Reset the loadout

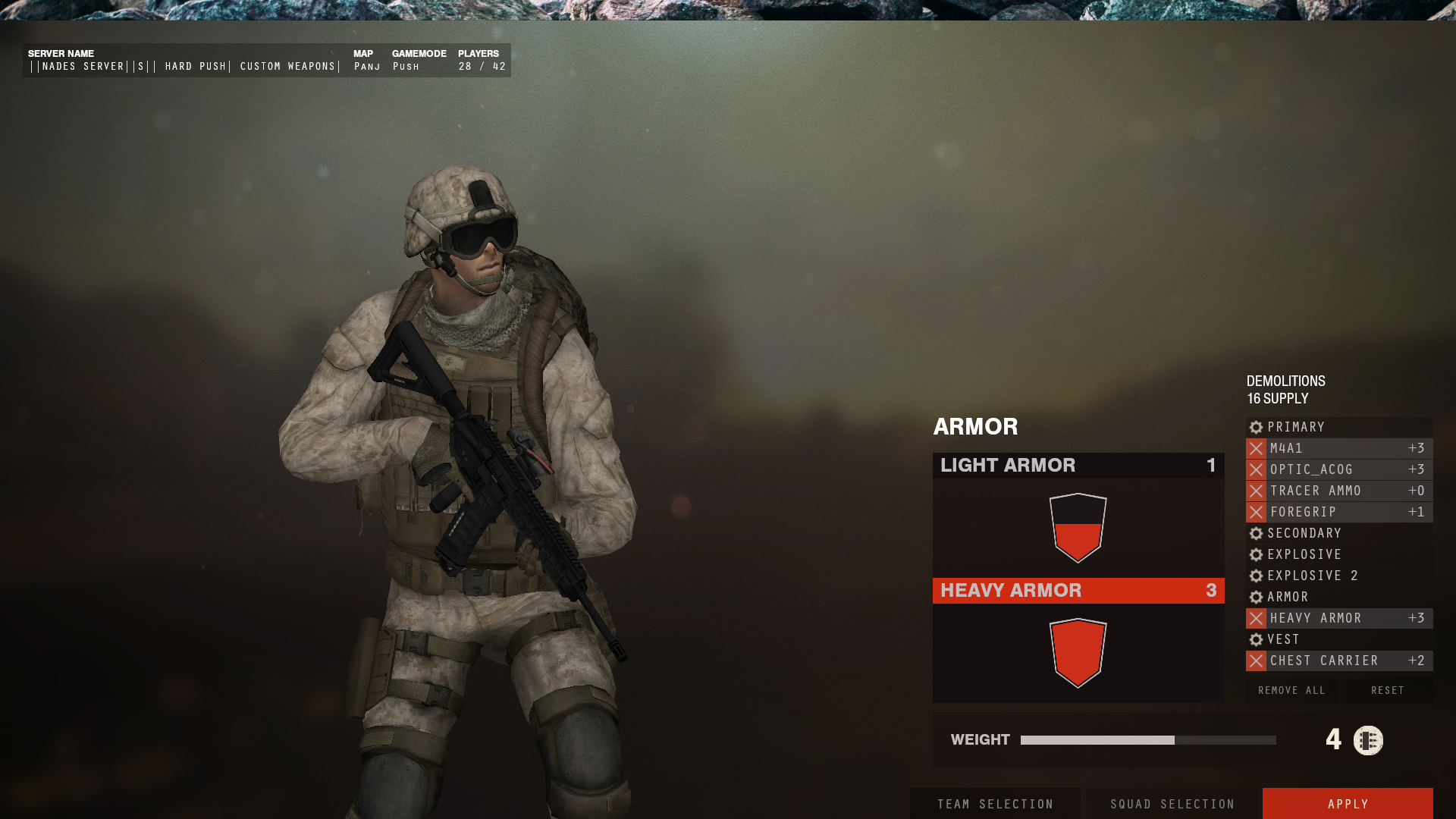[1388, 690]
